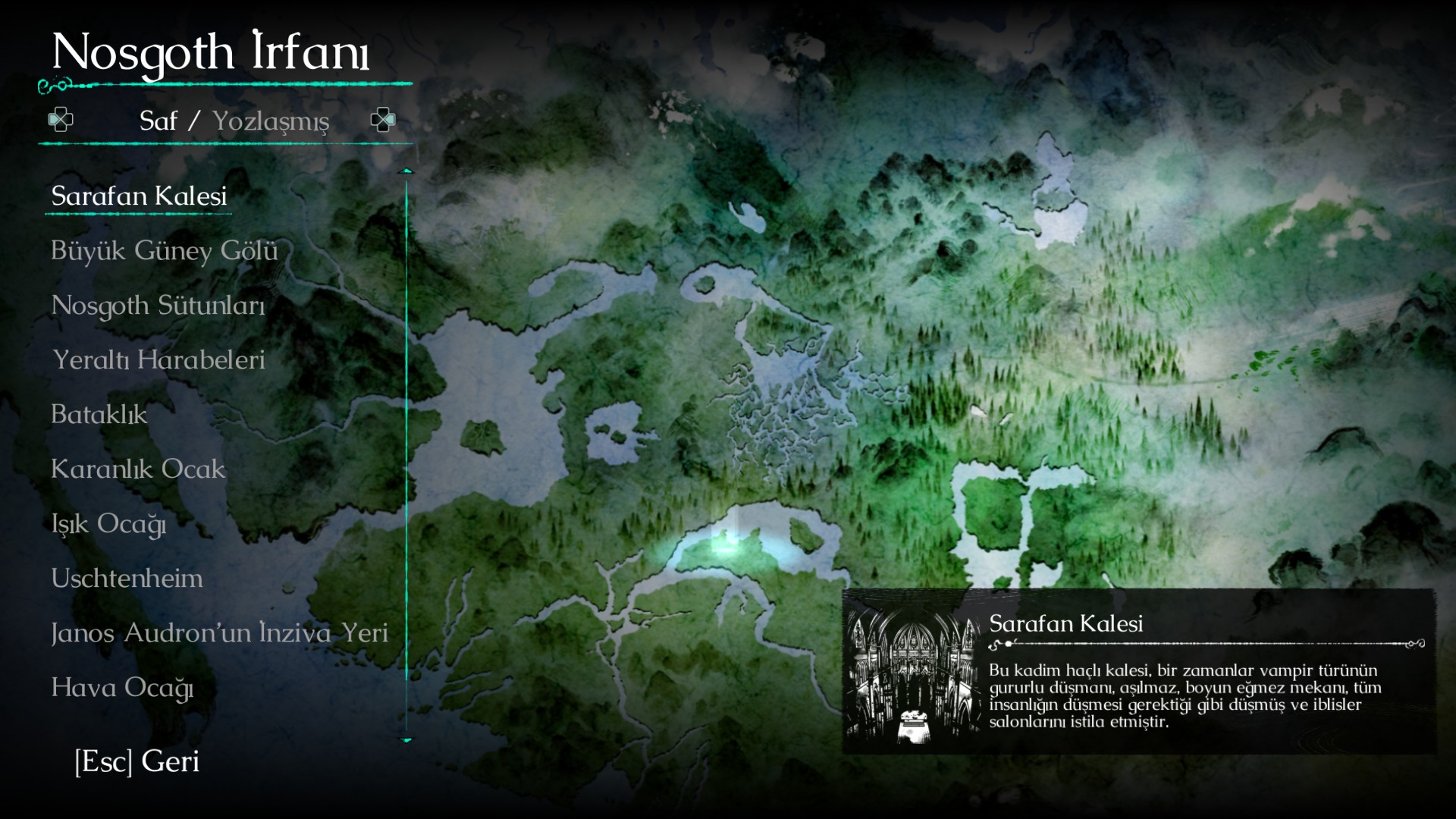Open the Hava Ocağı entry
This screenshot has height=819, width=1456.
coord(122,688)
